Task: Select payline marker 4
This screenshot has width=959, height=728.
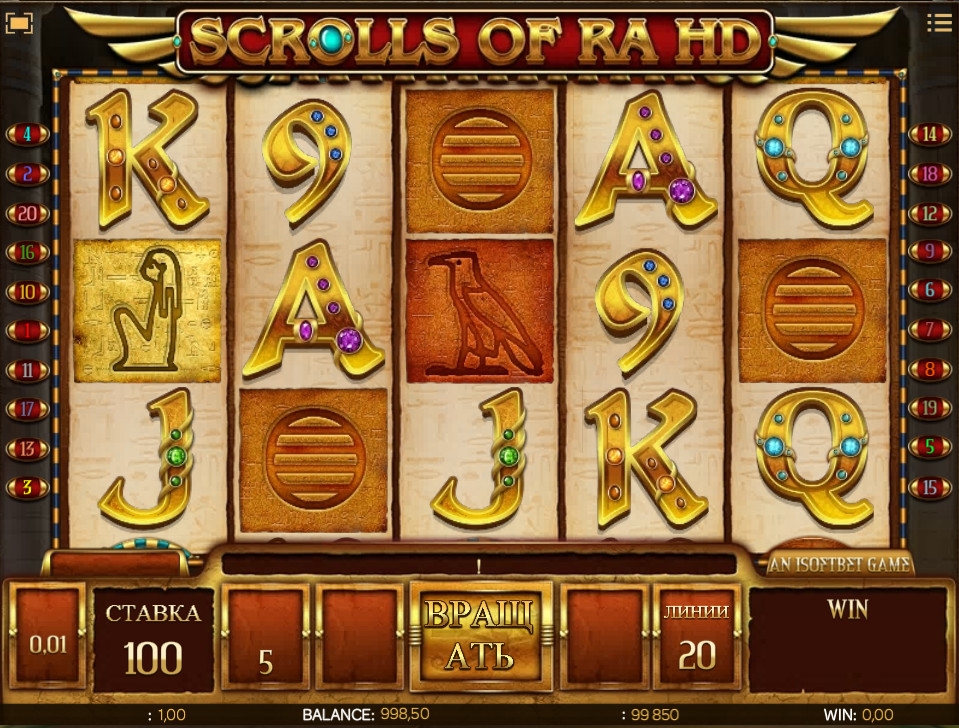Action: [x=27, y=134]
